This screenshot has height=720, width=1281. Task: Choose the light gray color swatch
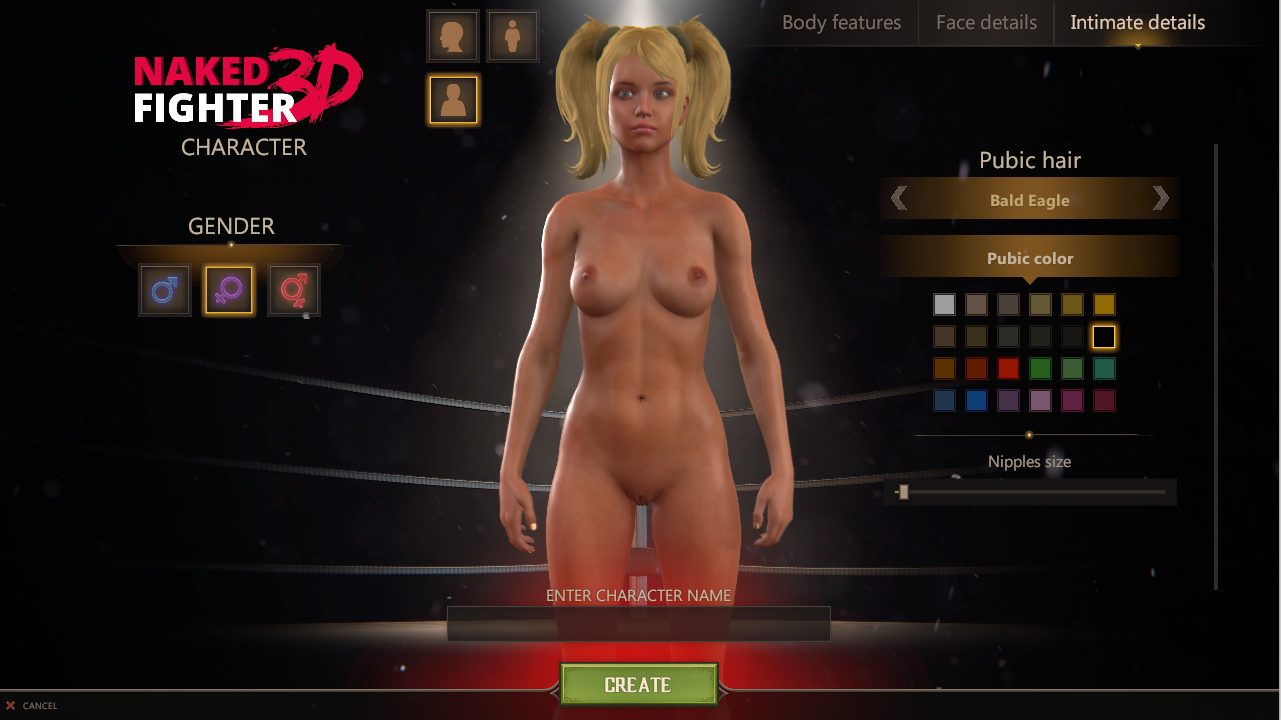coord(944,305)
